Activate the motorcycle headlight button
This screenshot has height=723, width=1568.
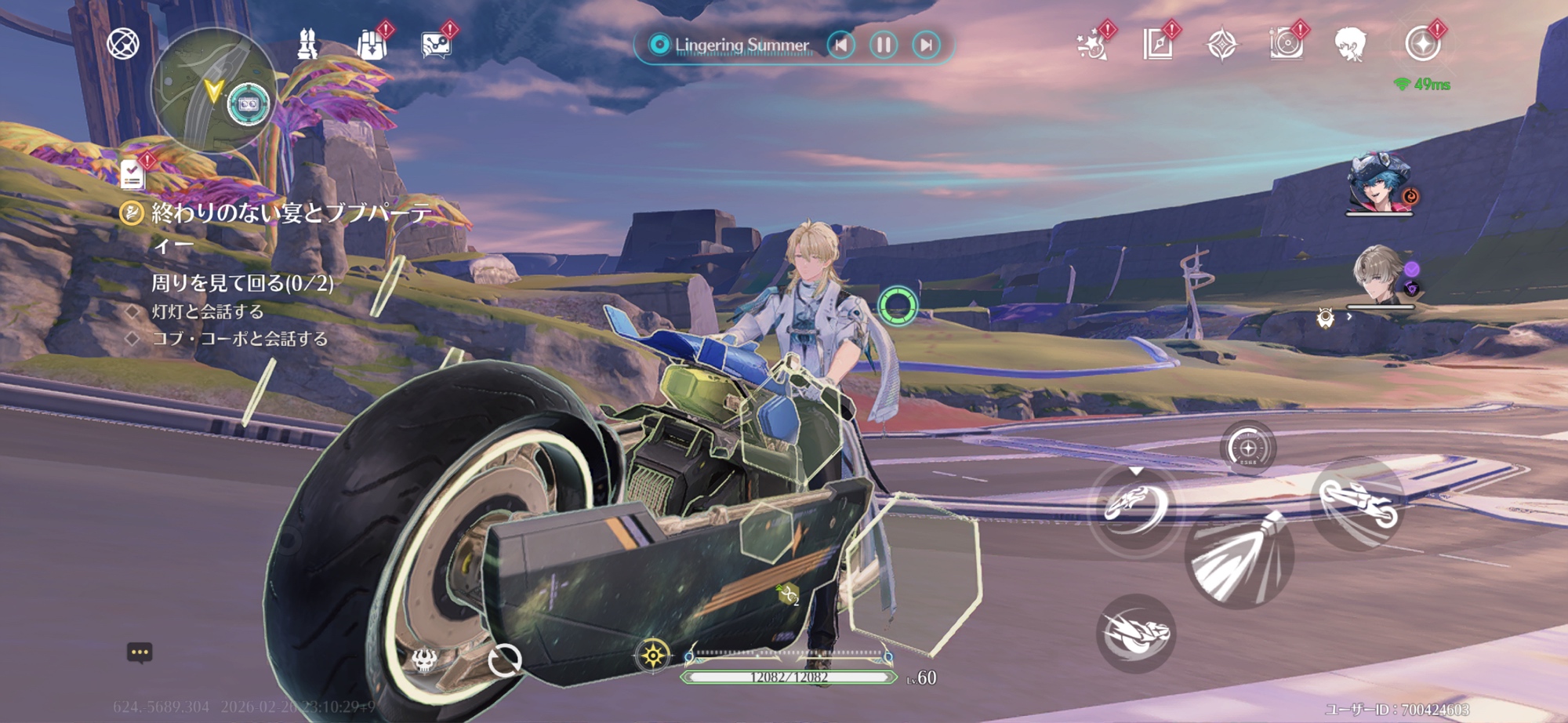tap(1239, 558)
